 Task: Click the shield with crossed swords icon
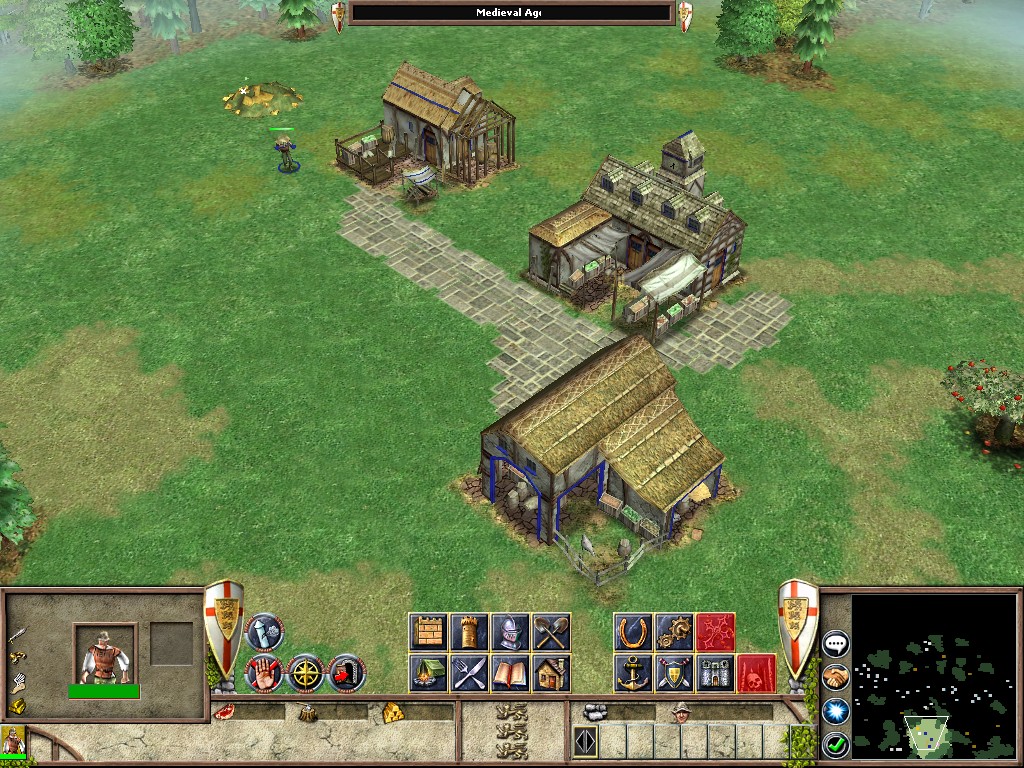tap(674, 673)
